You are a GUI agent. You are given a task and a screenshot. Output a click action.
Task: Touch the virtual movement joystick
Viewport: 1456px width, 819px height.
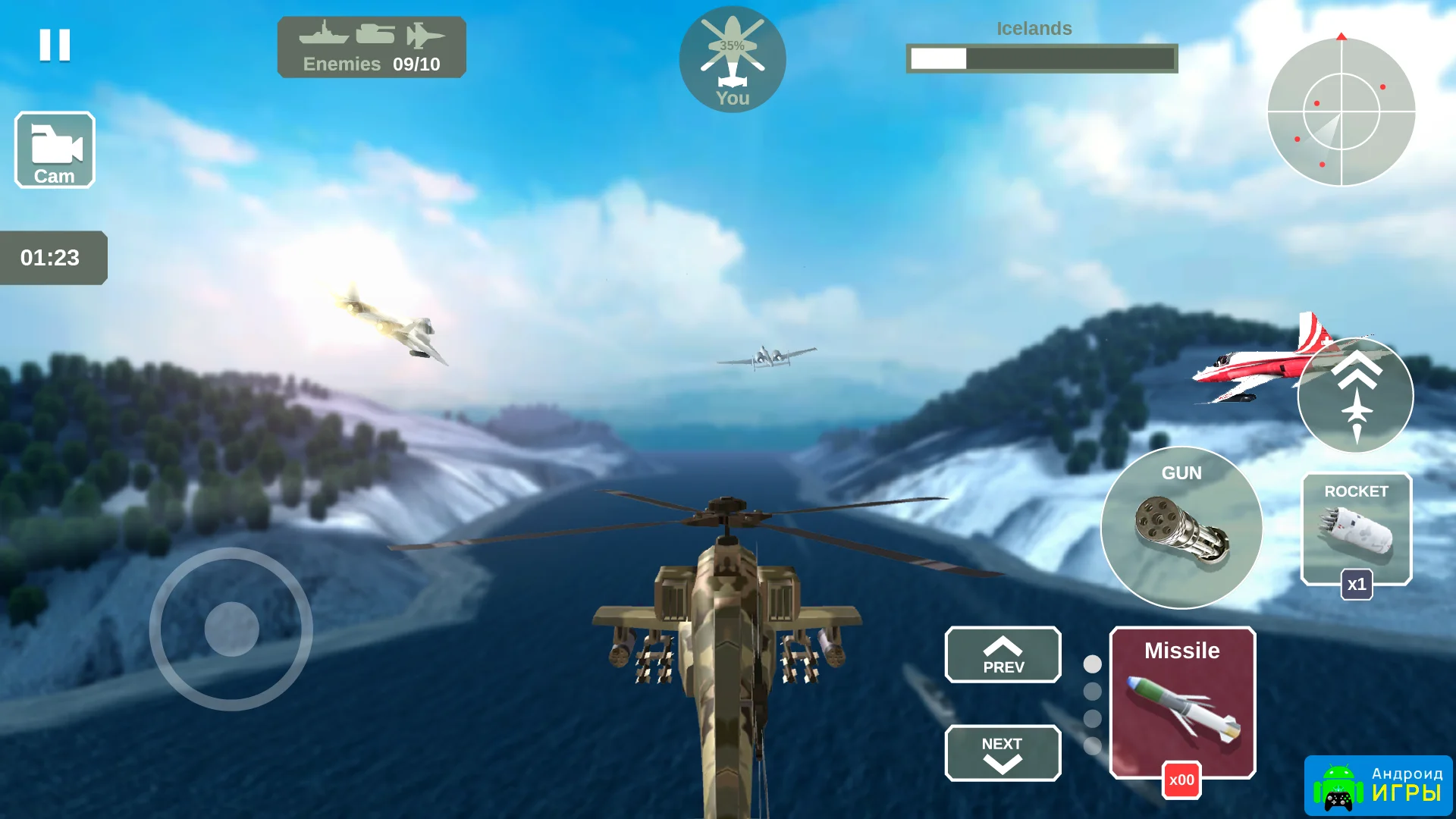point(231,629)
